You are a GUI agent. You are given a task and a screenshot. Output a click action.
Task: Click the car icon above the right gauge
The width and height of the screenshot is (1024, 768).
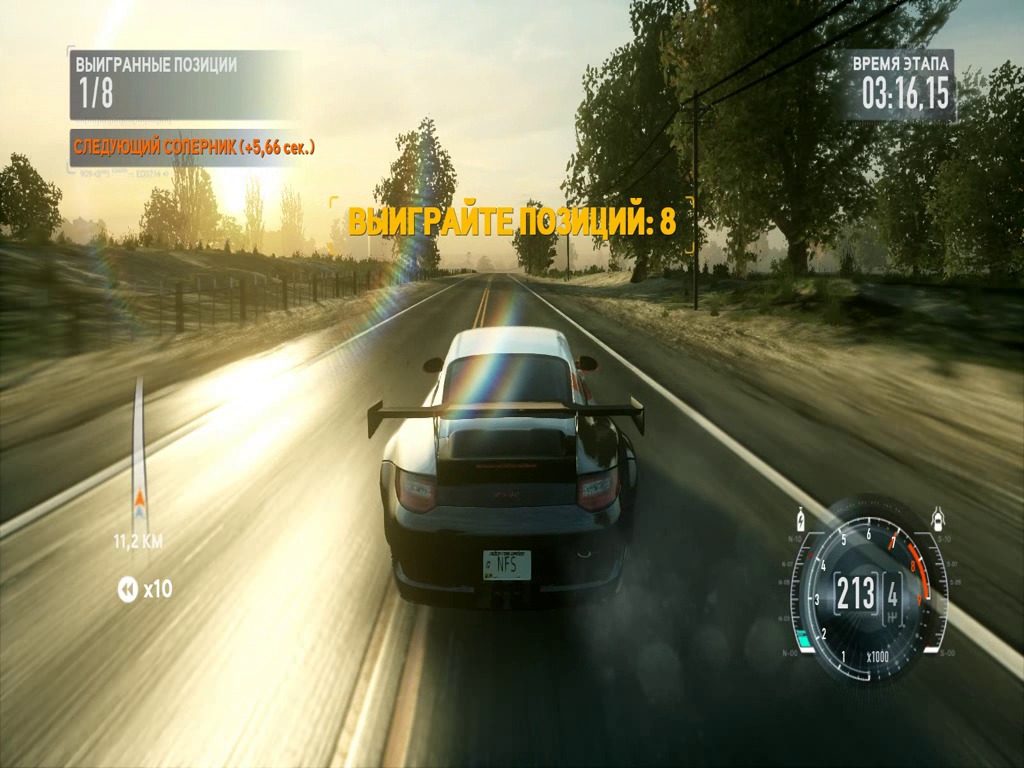(x=938, y=519)
